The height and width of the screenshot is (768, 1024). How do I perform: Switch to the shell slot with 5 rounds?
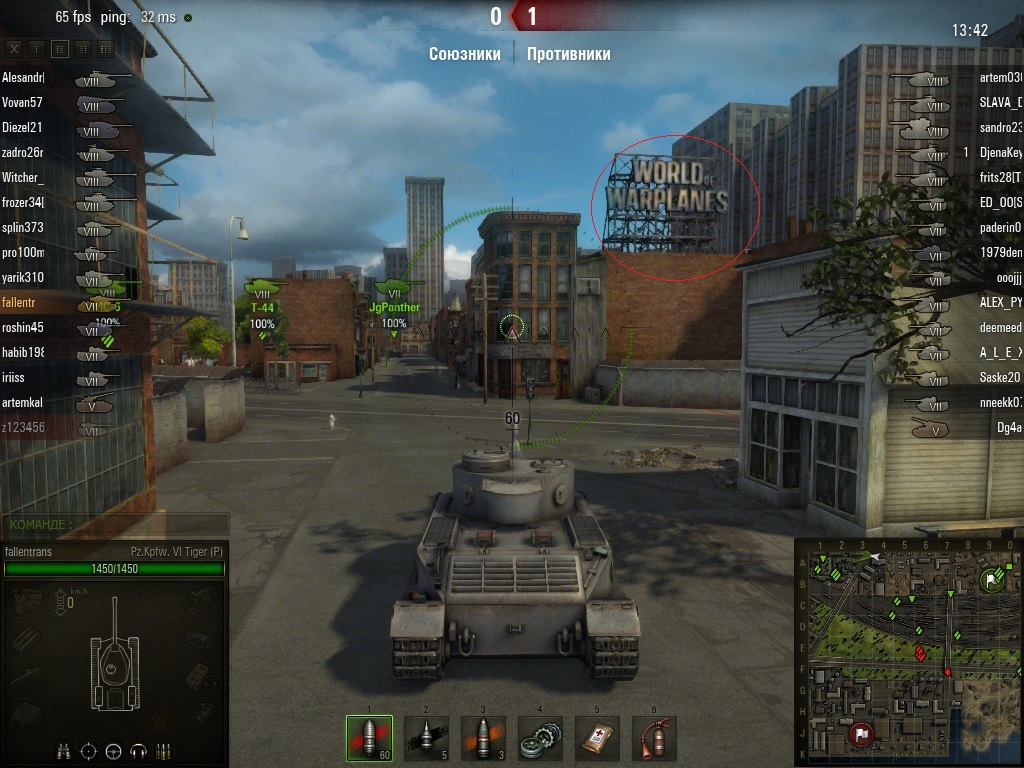pyautogui.click(x=425, y=738)
